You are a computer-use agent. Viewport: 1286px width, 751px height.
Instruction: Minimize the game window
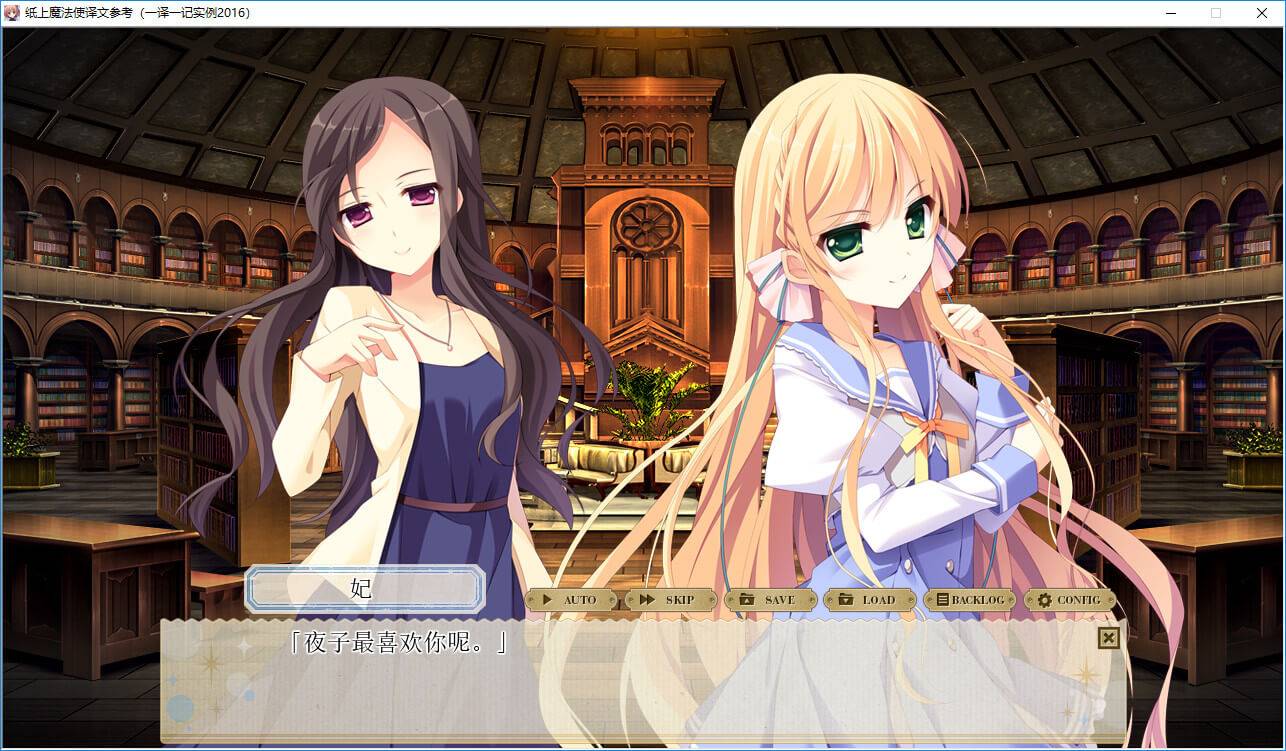tap(1171, 13)
